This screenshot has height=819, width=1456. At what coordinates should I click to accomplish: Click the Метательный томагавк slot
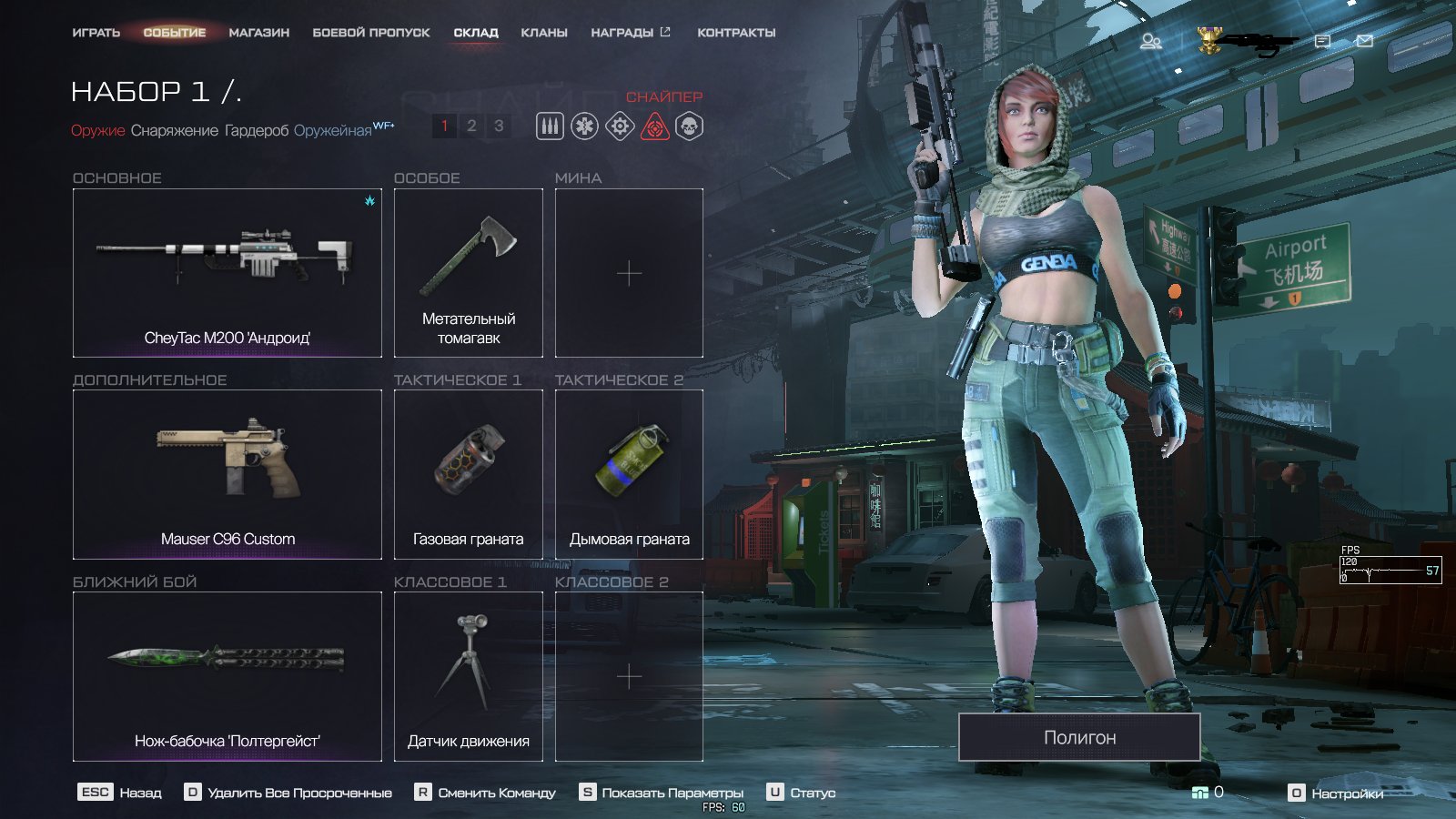pyautogui.click(x=468, y=273)
